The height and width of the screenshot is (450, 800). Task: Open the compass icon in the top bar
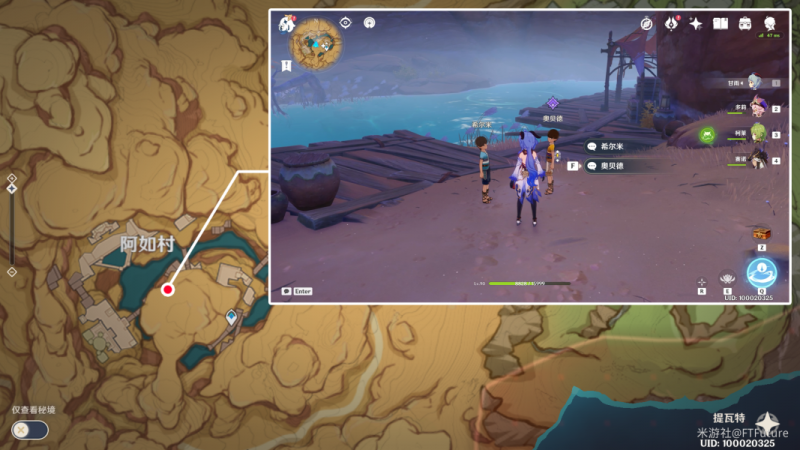click(647, 23)
